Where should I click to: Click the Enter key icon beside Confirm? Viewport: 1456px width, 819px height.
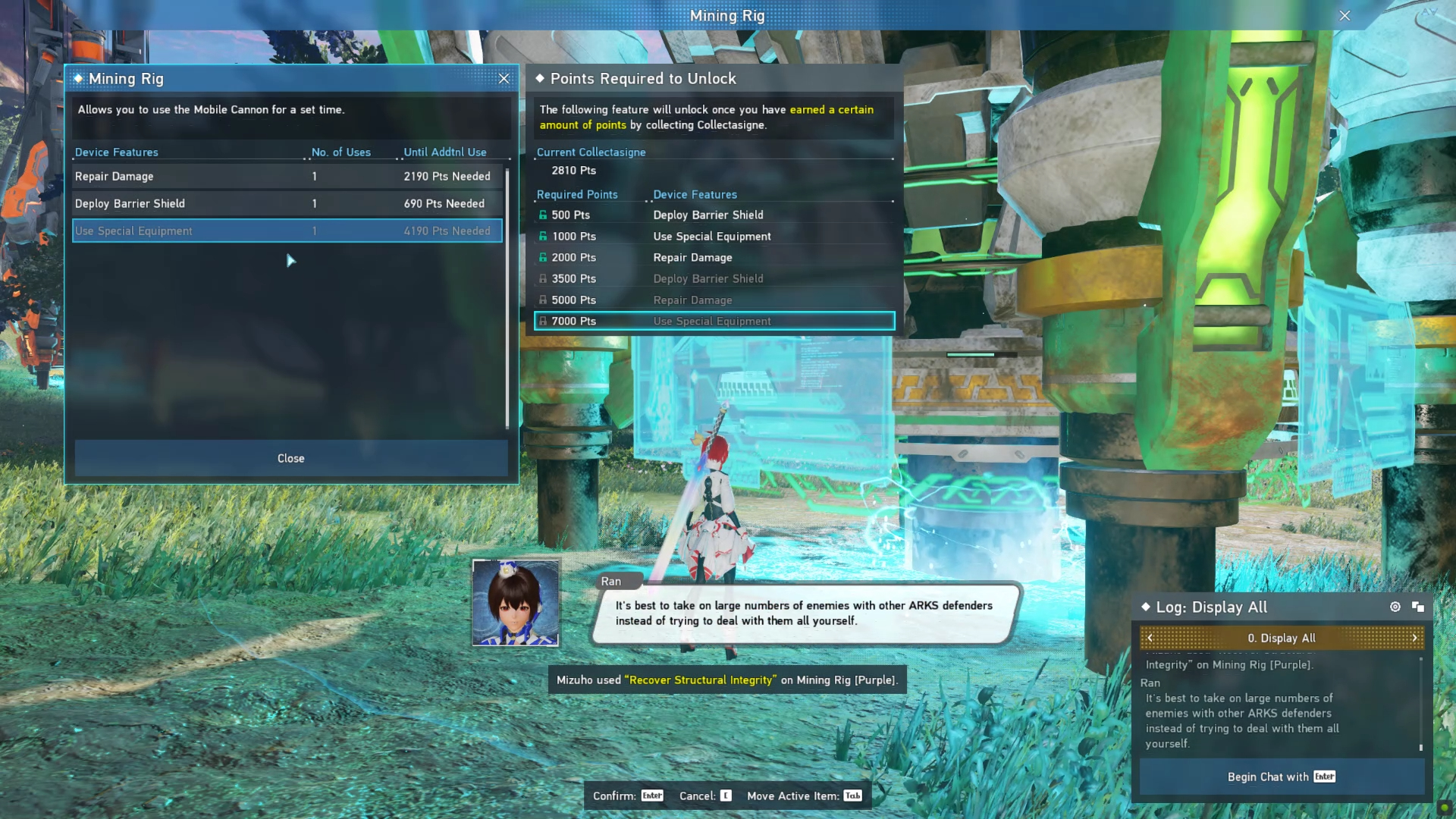[x=652, y=795]
